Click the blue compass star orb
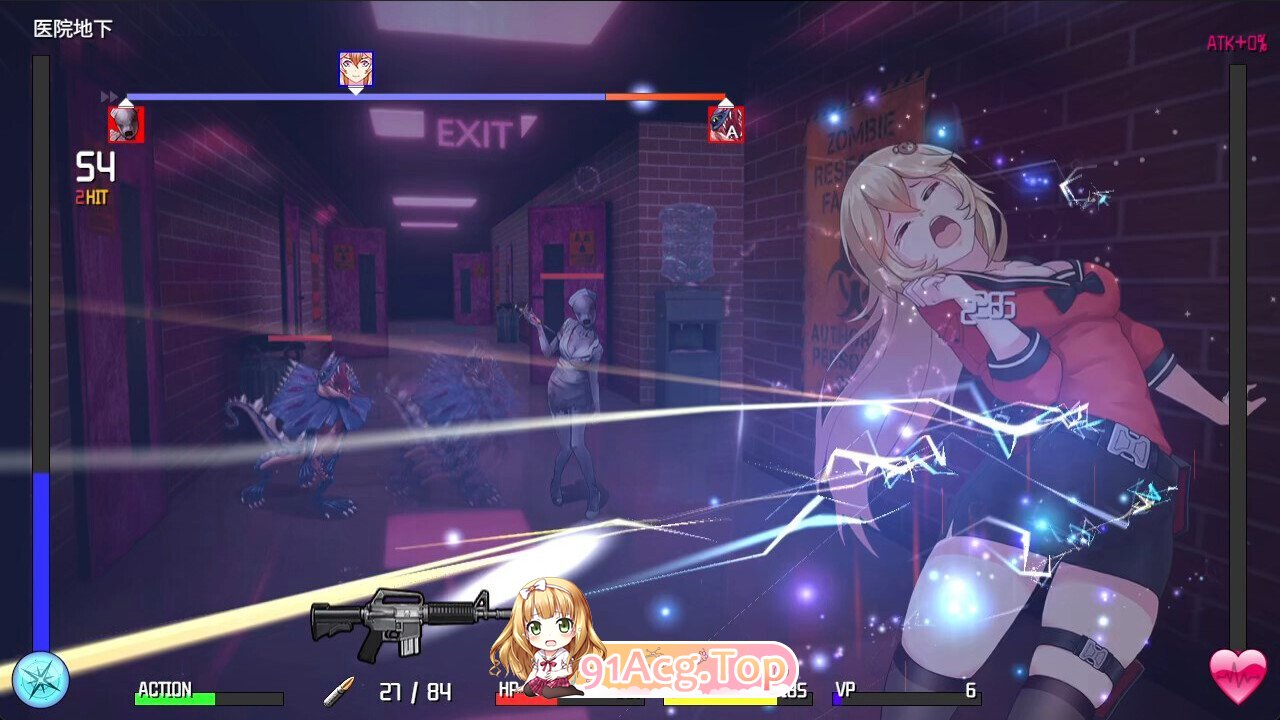The height and width of the screenshot is (720, 1280). click(x=41, y=679)
